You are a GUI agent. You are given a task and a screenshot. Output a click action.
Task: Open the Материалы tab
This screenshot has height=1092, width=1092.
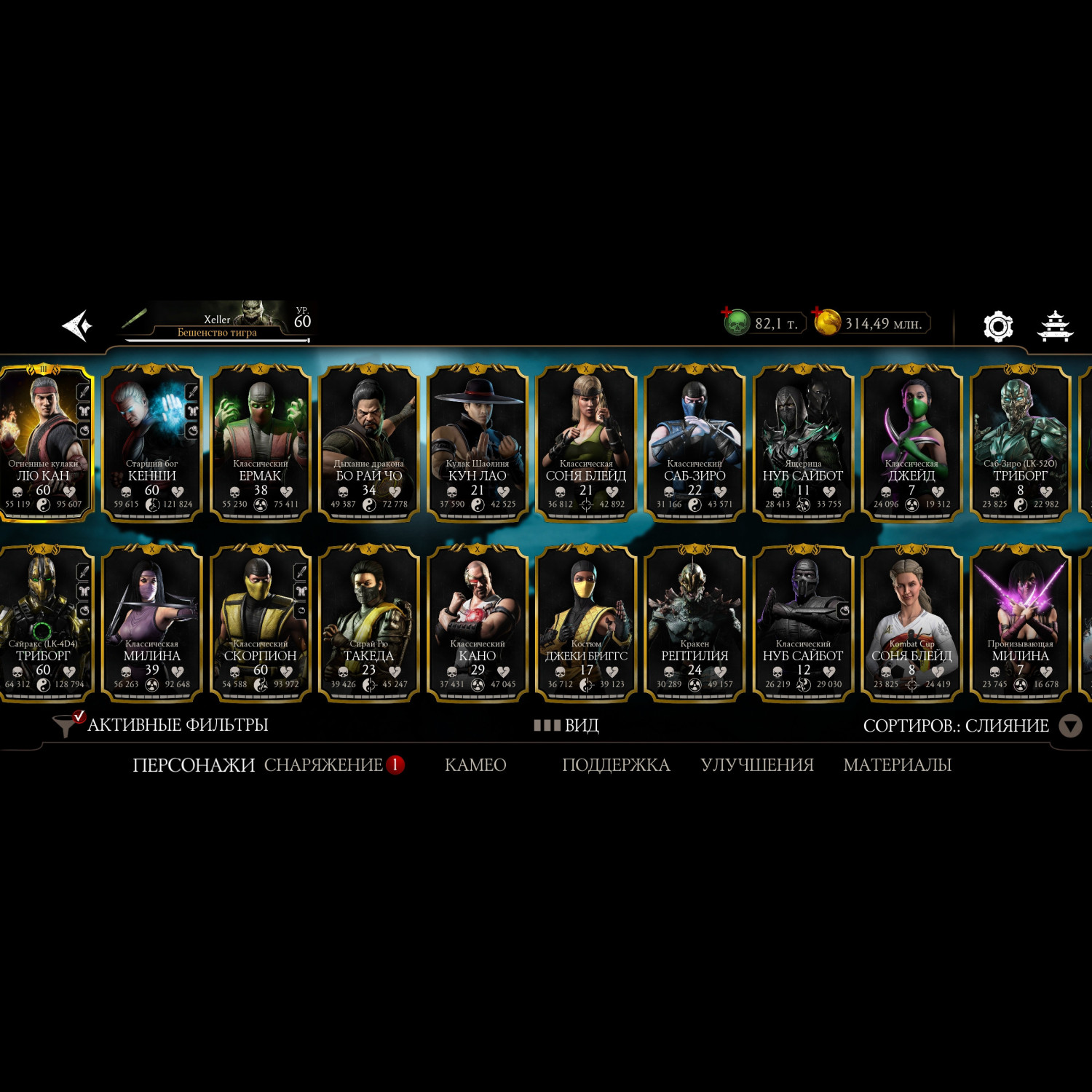point(897,765)
